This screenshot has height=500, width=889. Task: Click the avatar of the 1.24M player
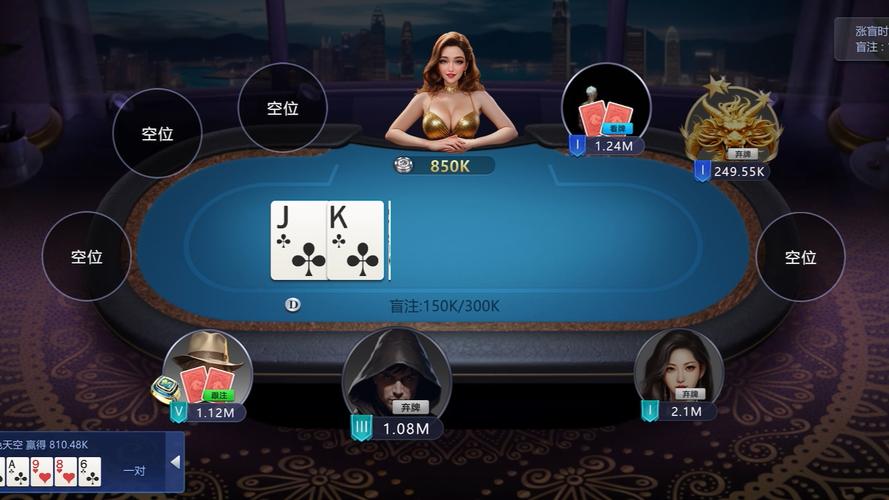606,106
